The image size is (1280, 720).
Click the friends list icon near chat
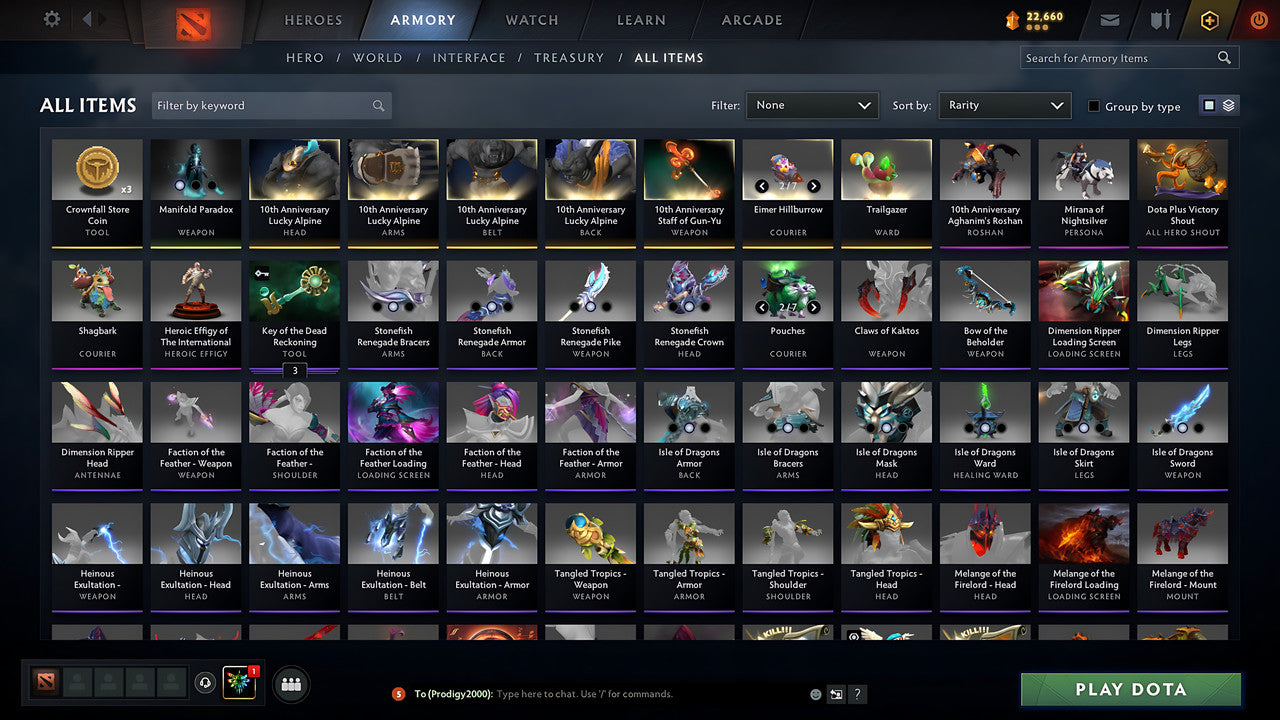click(289, 684)
